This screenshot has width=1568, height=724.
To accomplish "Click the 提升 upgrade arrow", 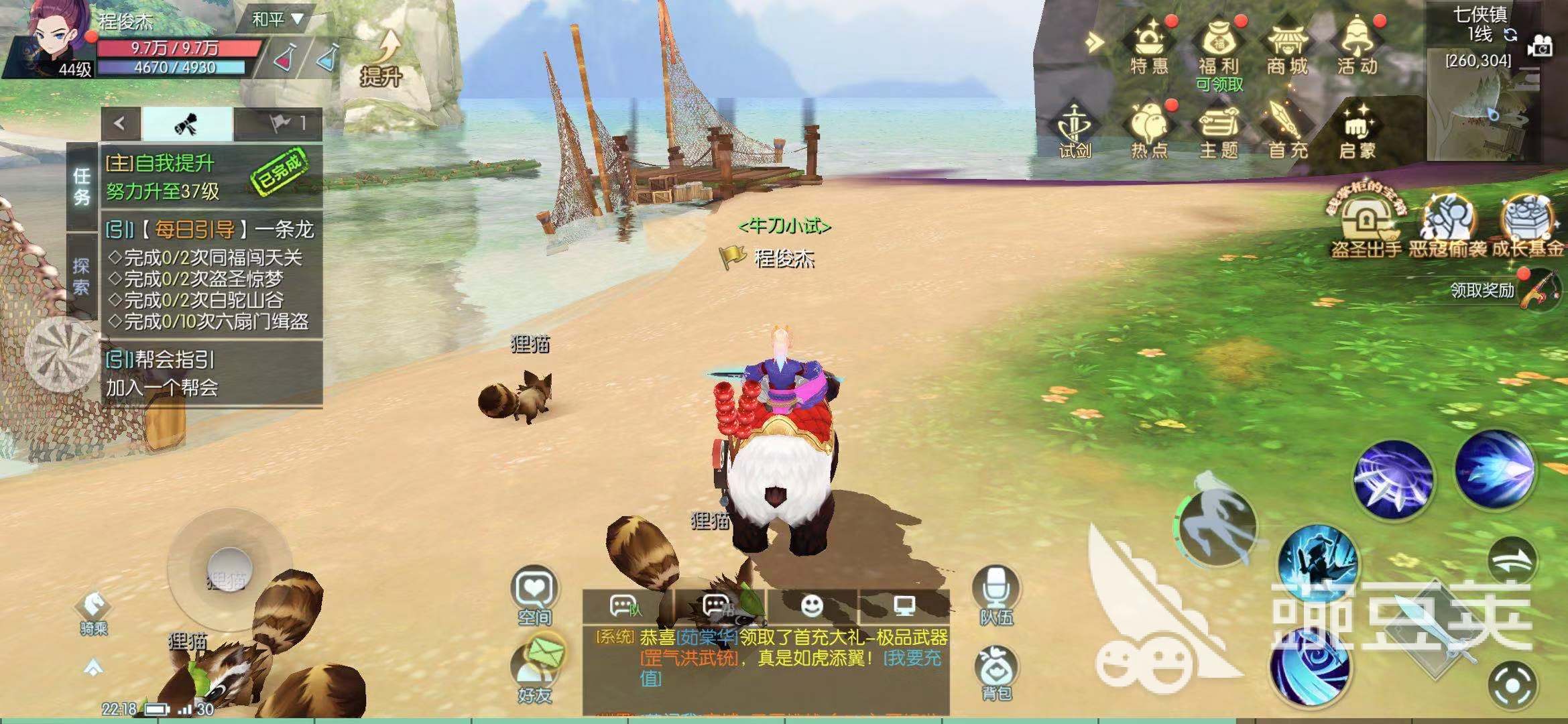I will click(x=383, y=59).
